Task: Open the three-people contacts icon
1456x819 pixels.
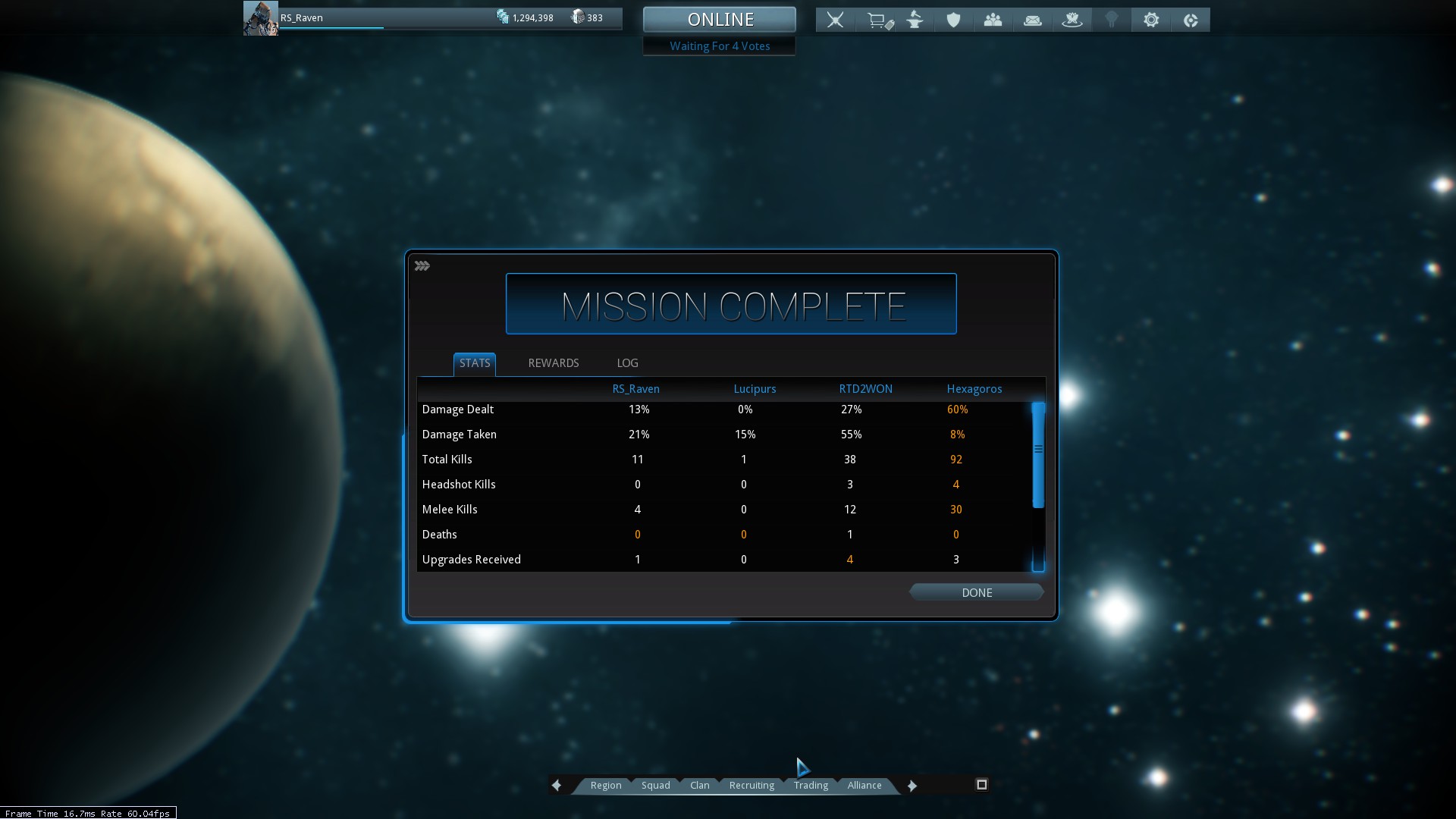Action: pos(993,20)
